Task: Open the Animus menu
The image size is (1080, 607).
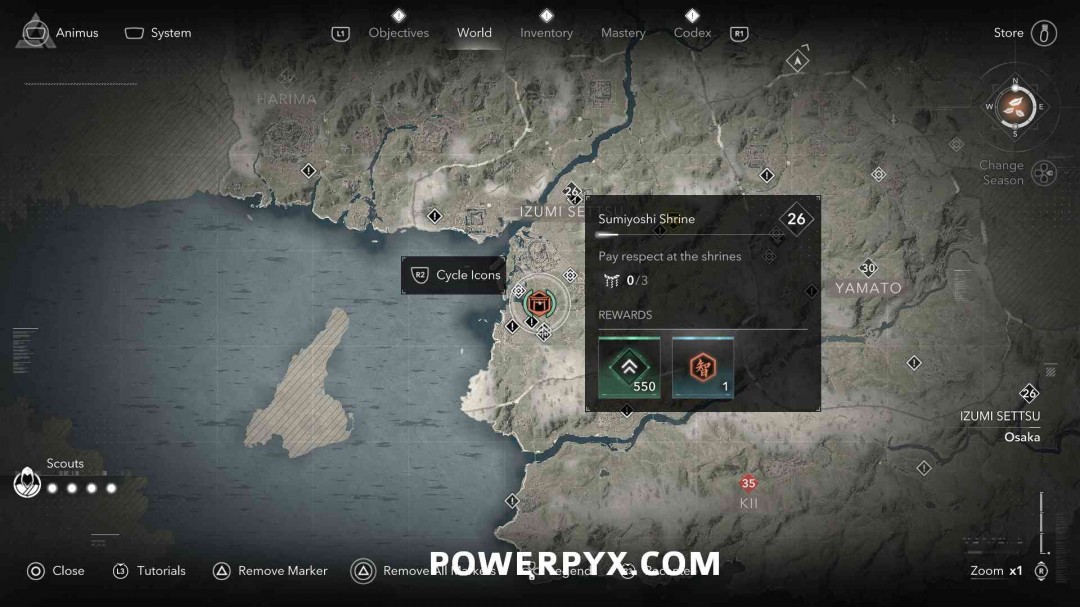Action: (x=61, y=33)
